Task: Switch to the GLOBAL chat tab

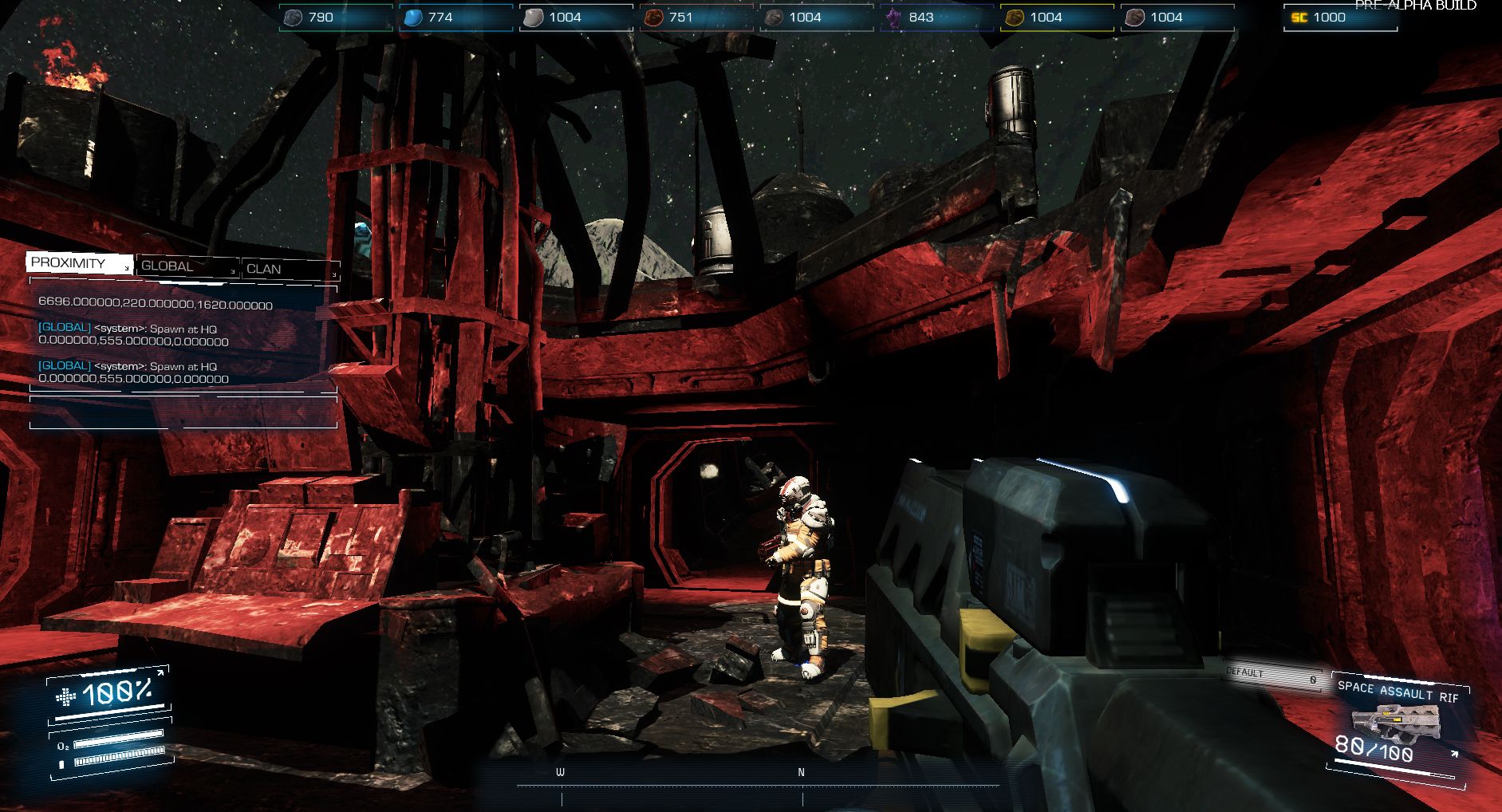Action: pyautogui.click(x=168, y=266)
